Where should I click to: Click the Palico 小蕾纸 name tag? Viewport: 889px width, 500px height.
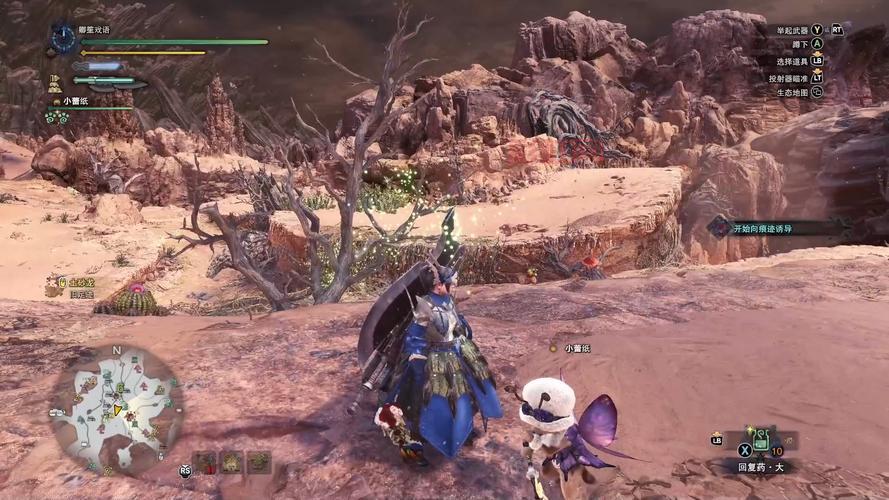577,348
